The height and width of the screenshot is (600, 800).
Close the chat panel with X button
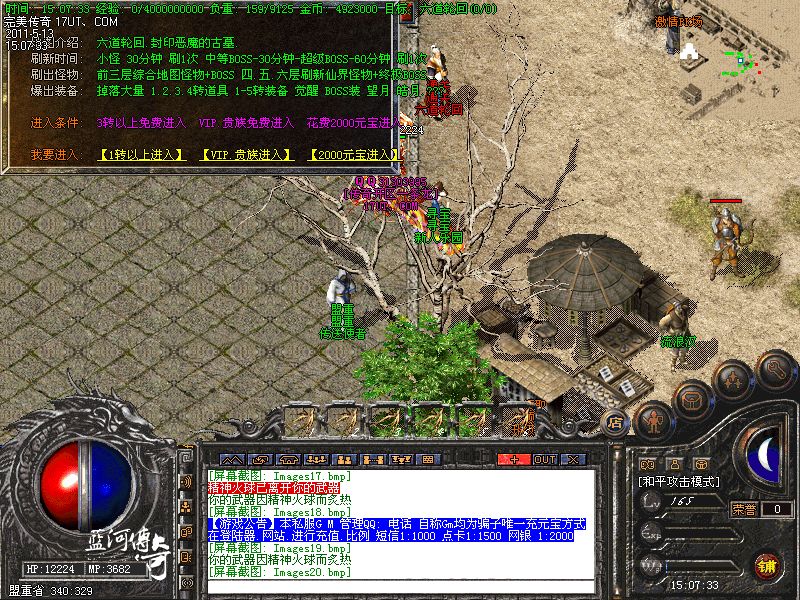coord(574,459)
